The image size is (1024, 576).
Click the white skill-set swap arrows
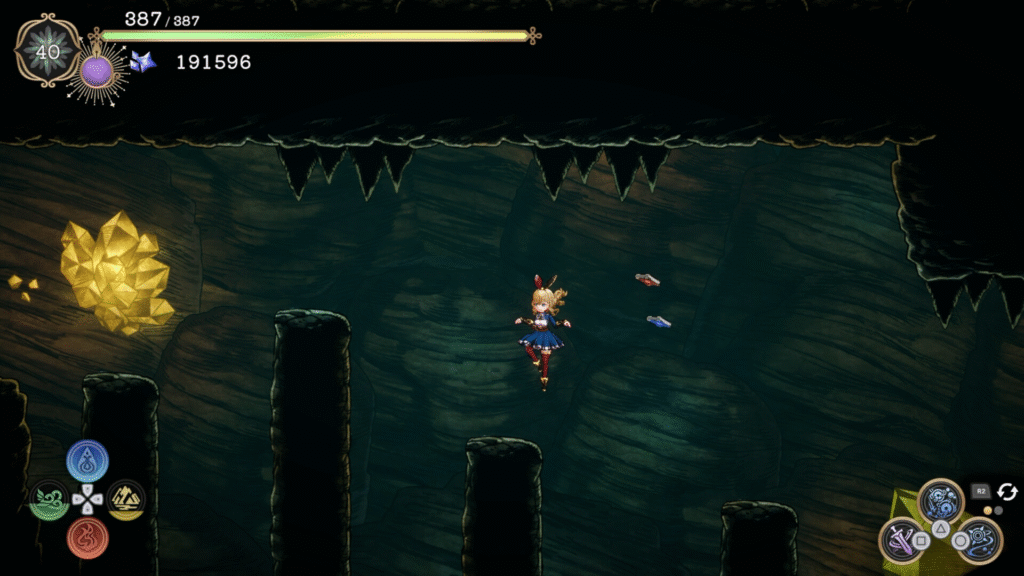(x=1007, y=491)
